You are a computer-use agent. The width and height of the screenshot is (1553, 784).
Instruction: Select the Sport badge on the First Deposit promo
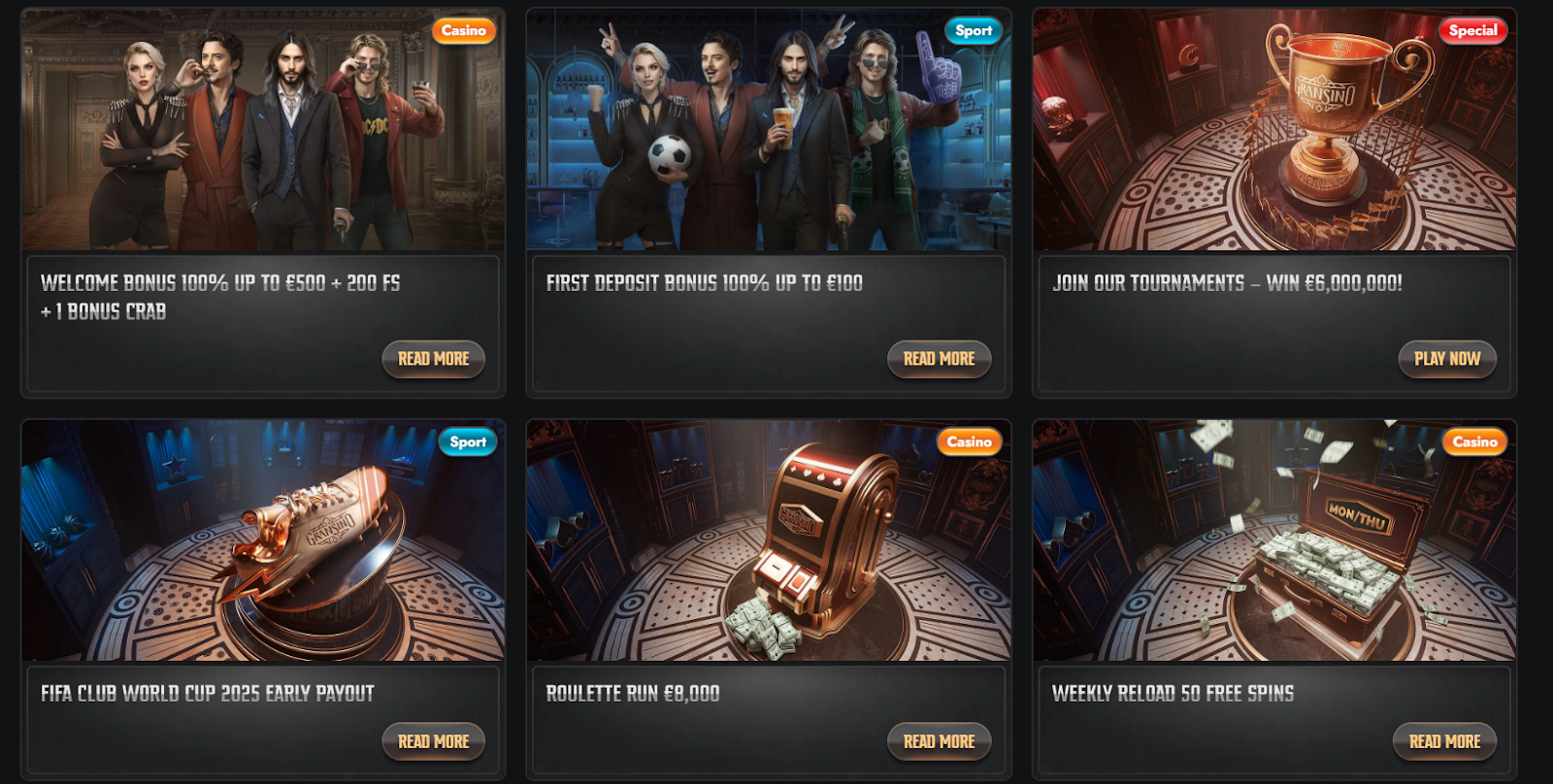(972, 30)
